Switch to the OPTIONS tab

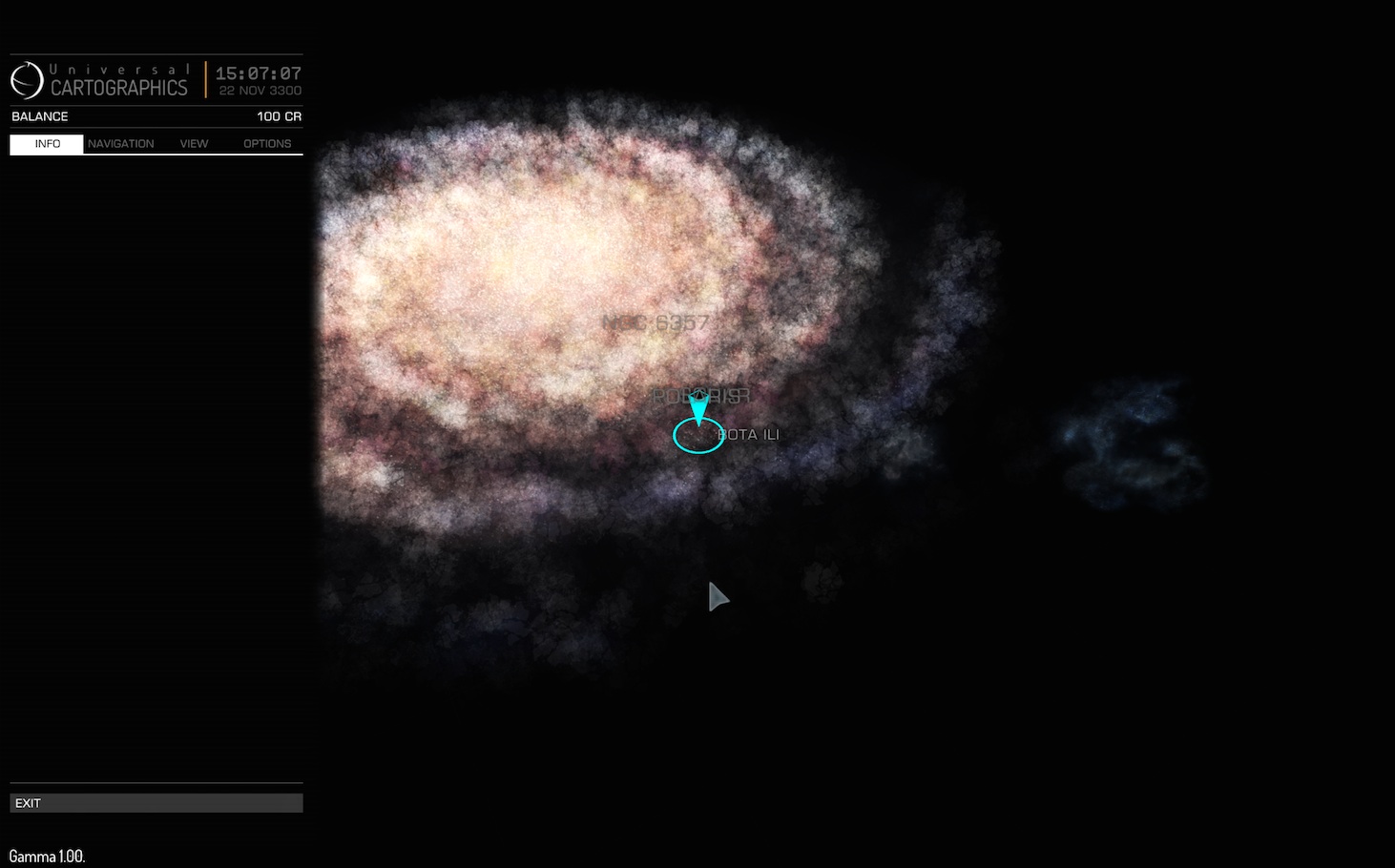pos(267,143)
